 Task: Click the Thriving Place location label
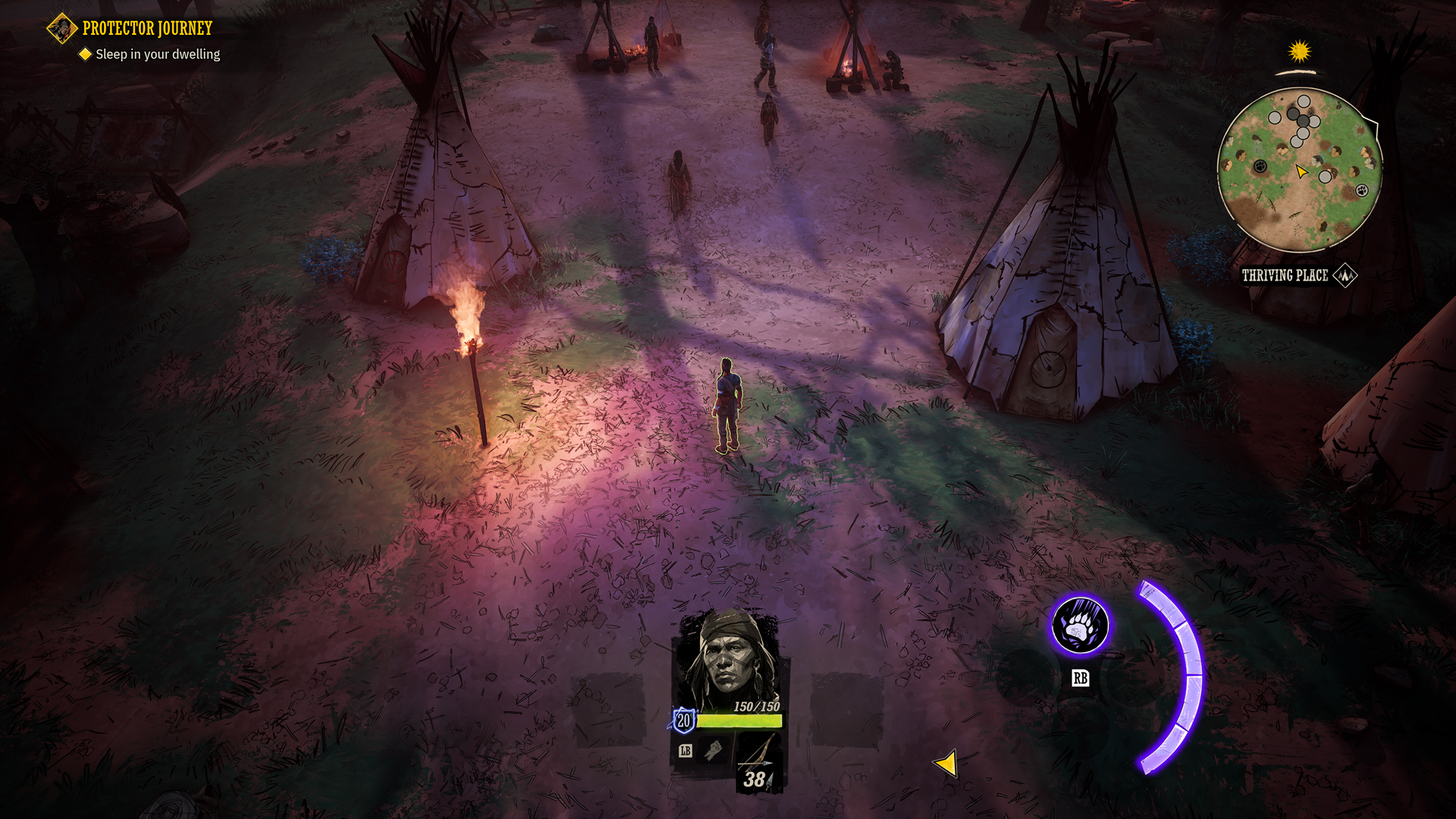1285,275
